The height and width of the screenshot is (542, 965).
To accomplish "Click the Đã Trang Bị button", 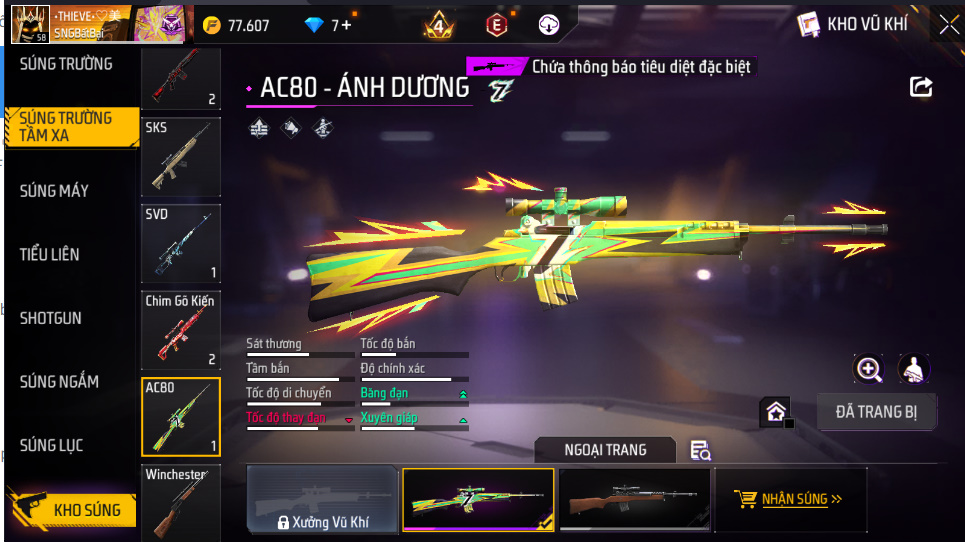I will (x=876, y=411).
